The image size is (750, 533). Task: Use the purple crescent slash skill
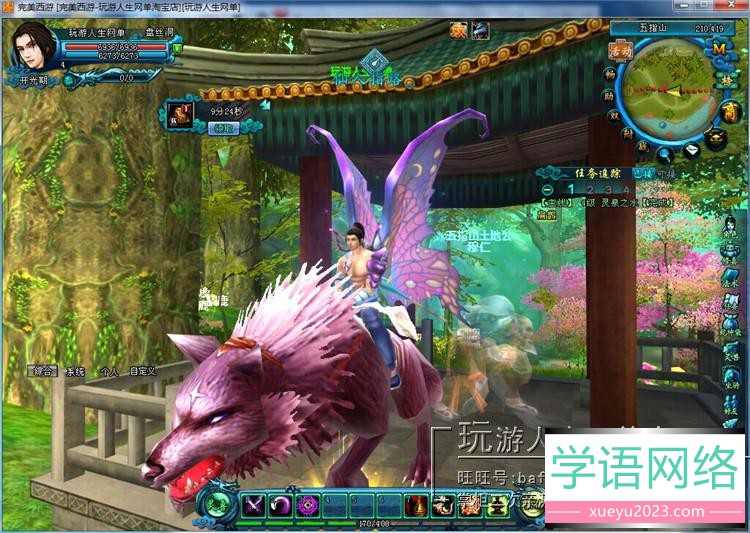coord(280,505)
